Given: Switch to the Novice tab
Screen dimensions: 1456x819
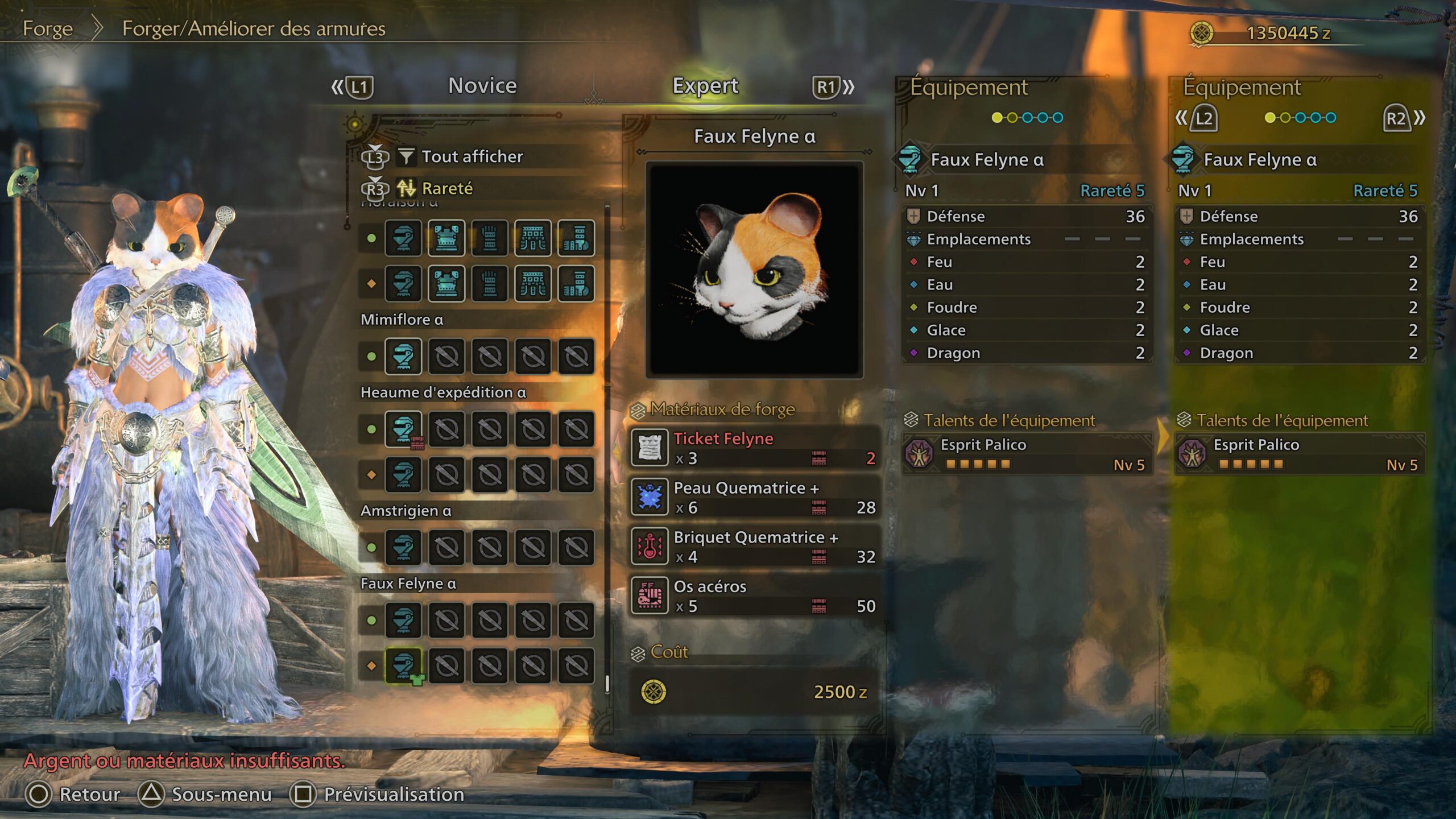Looking at the screenshot, I should pyautogui.click(x=481, y=85).
